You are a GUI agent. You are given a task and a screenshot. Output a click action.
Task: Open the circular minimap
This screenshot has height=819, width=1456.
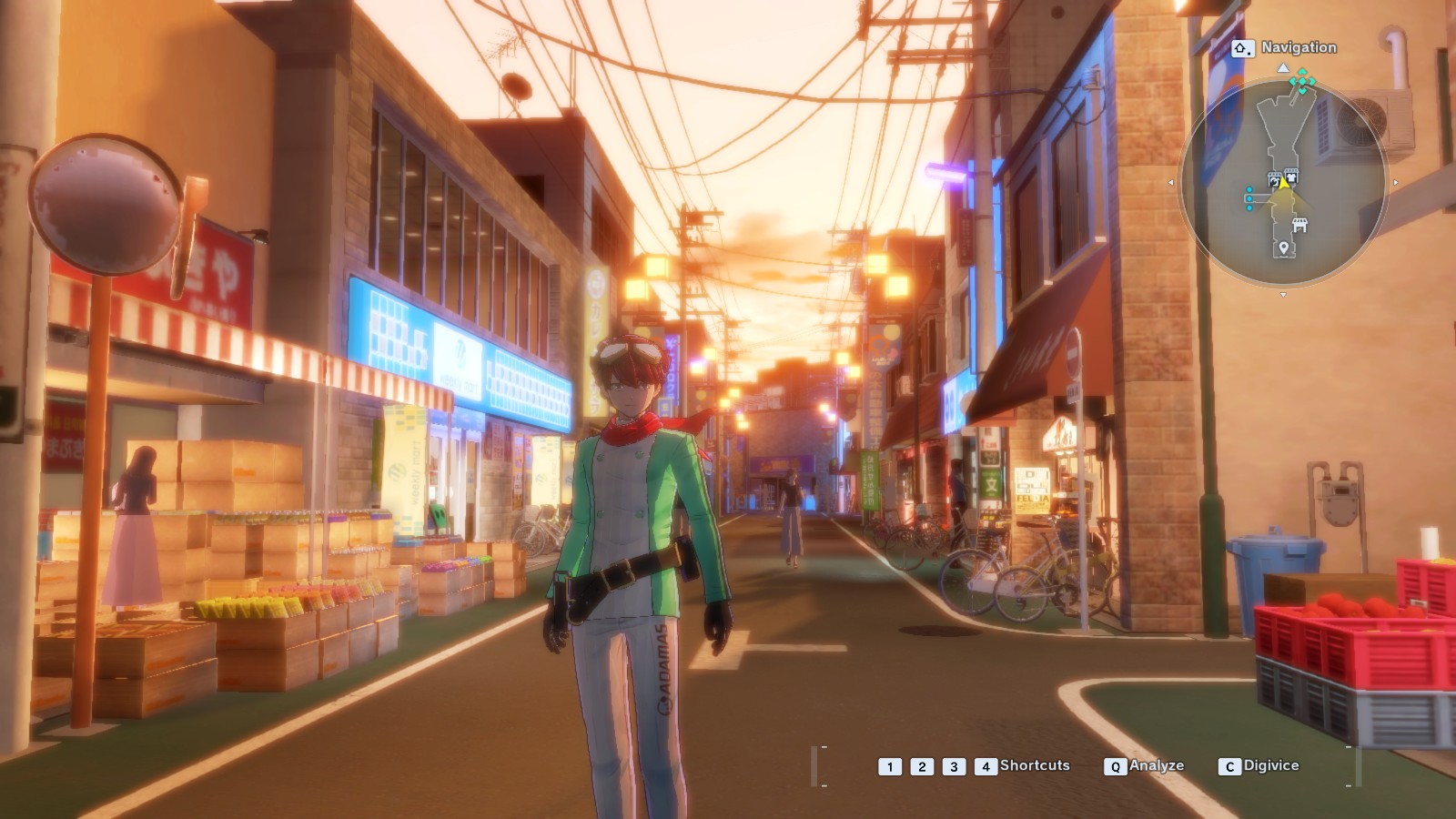(1282, 183)
